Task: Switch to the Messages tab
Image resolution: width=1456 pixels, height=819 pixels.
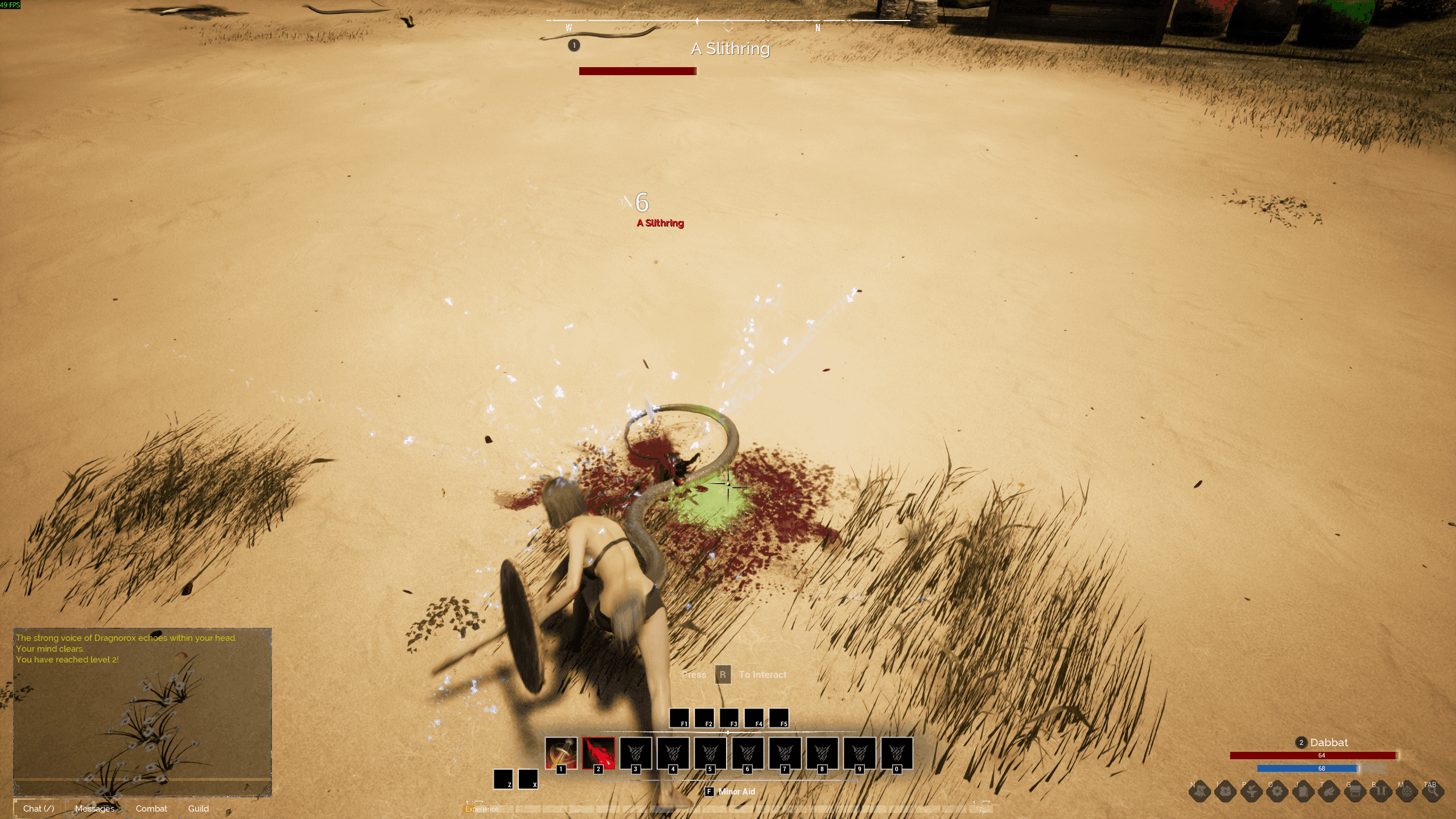Action: (94, 808)
